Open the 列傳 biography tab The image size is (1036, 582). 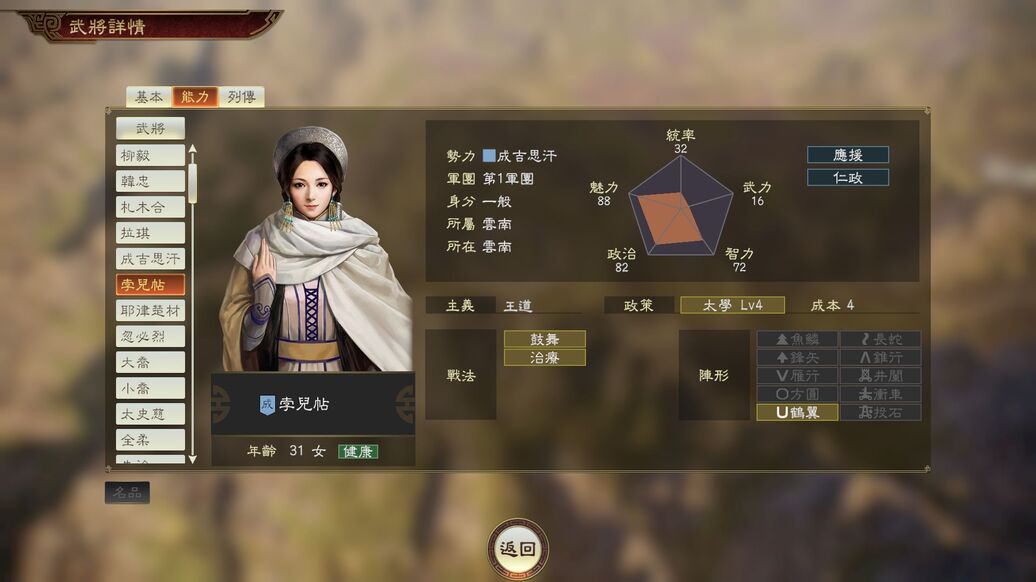pos(241,97)
